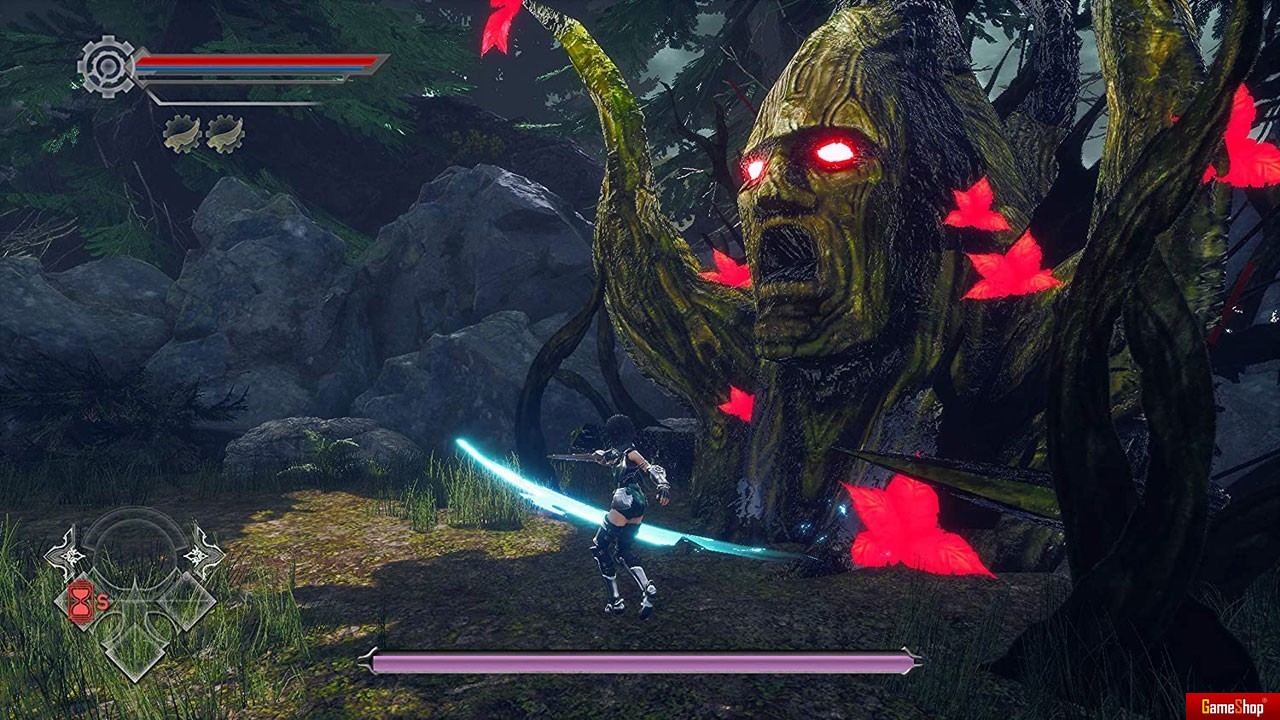Select the red hourglass item slot

[80, 603]
